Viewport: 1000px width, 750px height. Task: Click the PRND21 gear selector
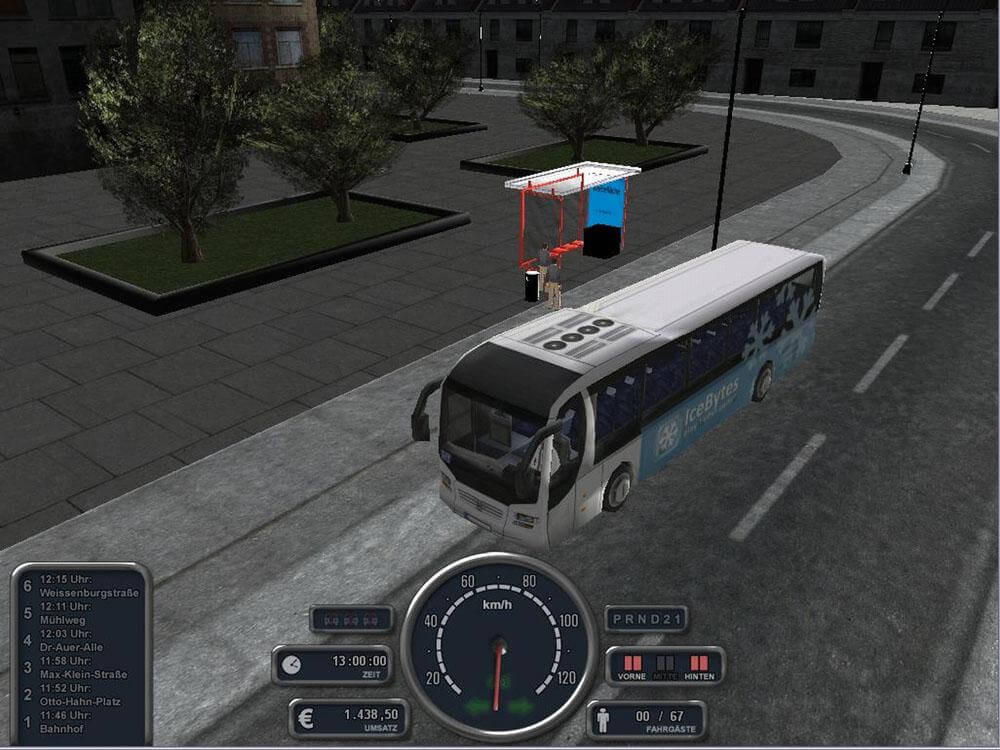[645, 619]
